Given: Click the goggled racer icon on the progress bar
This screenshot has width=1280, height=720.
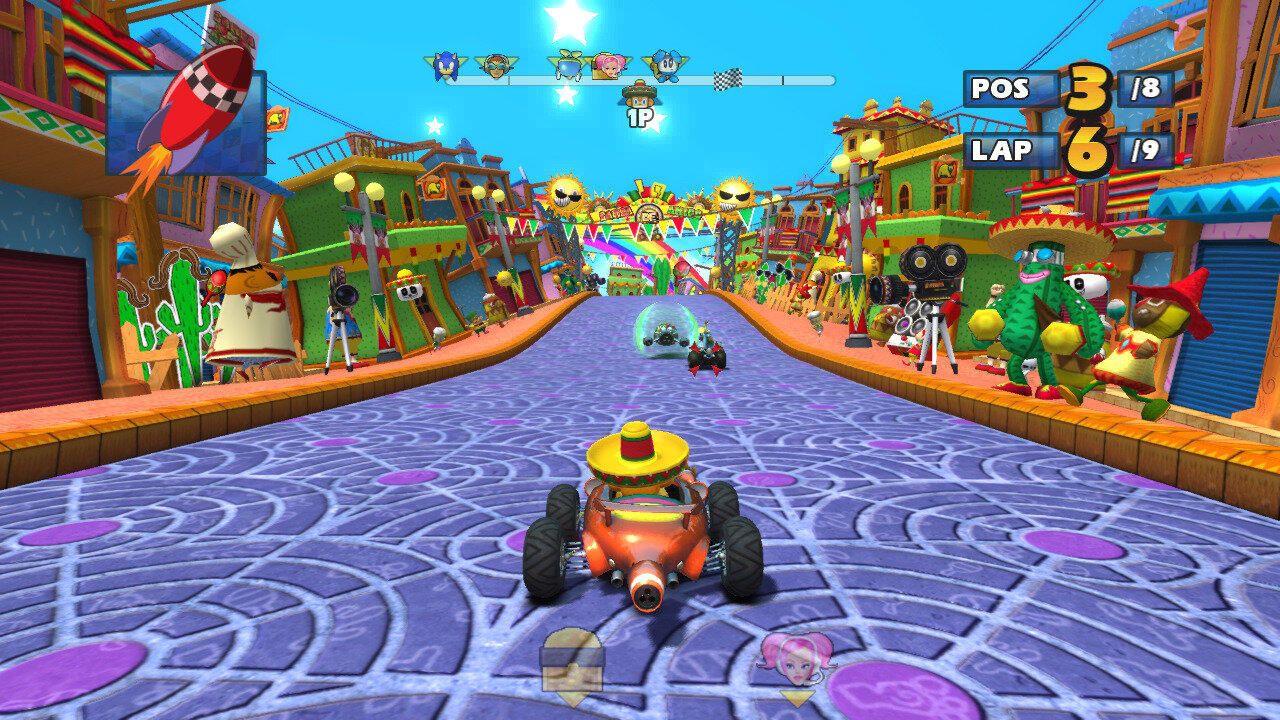Looking at the screenshot, I should tap(495, 66).
